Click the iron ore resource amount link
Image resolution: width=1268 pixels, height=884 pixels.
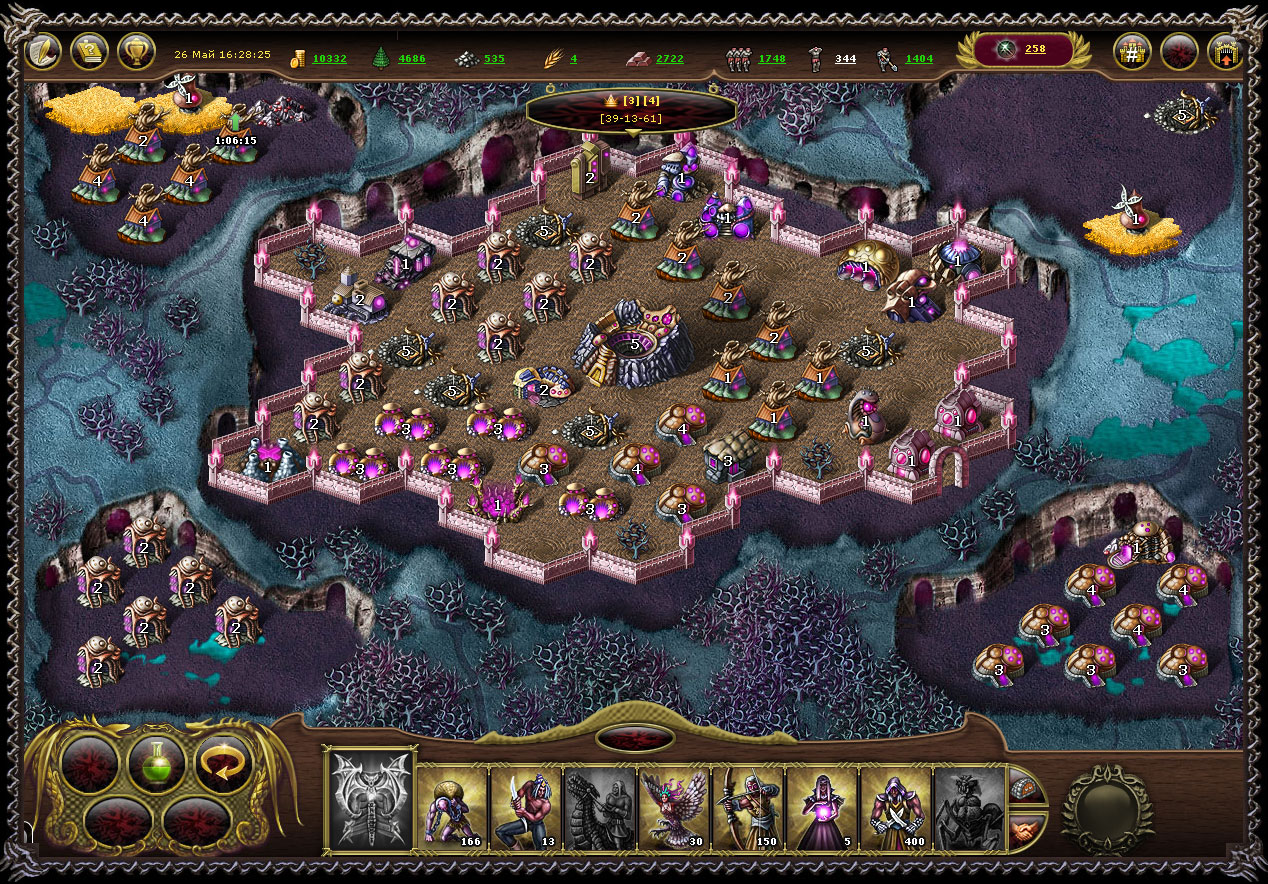point(494,59)
